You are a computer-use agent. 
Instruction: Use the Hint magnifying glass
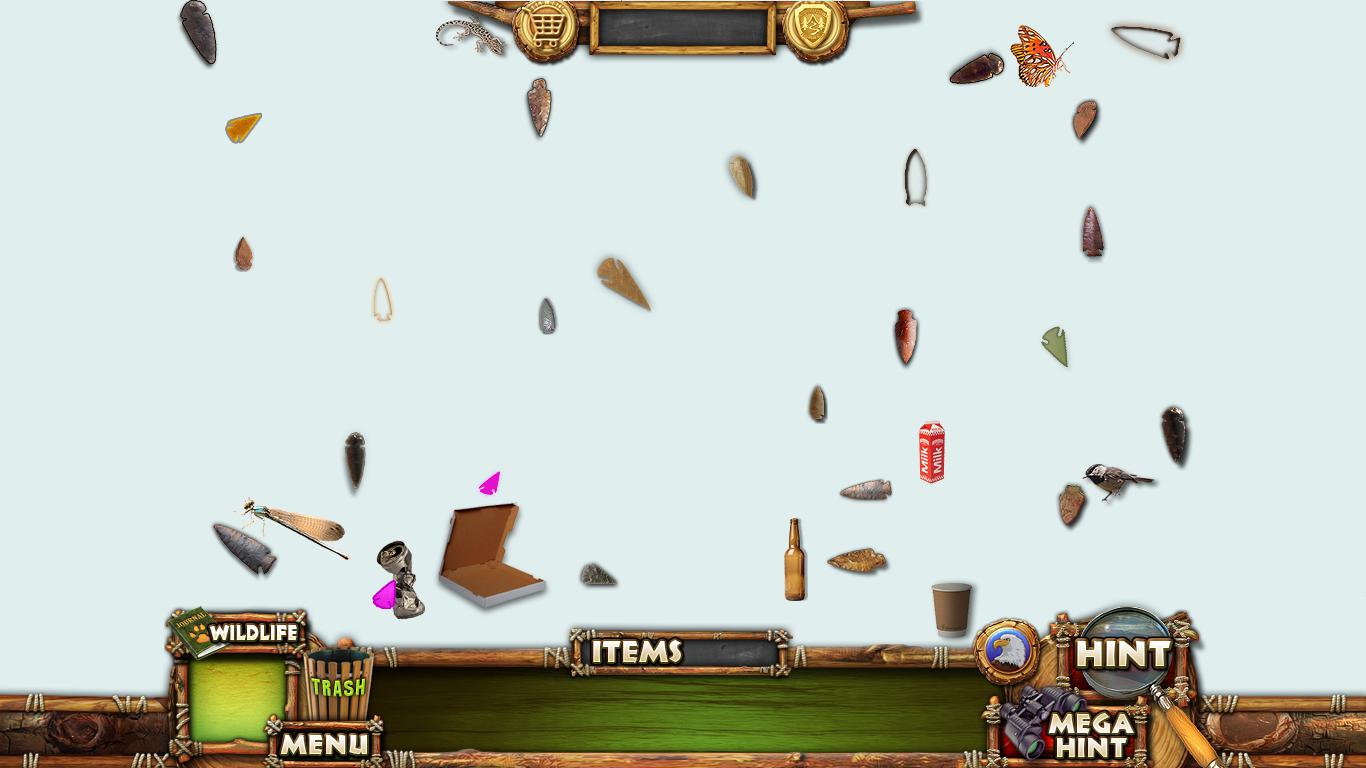pyautogui.click(x=1125, y=654)
